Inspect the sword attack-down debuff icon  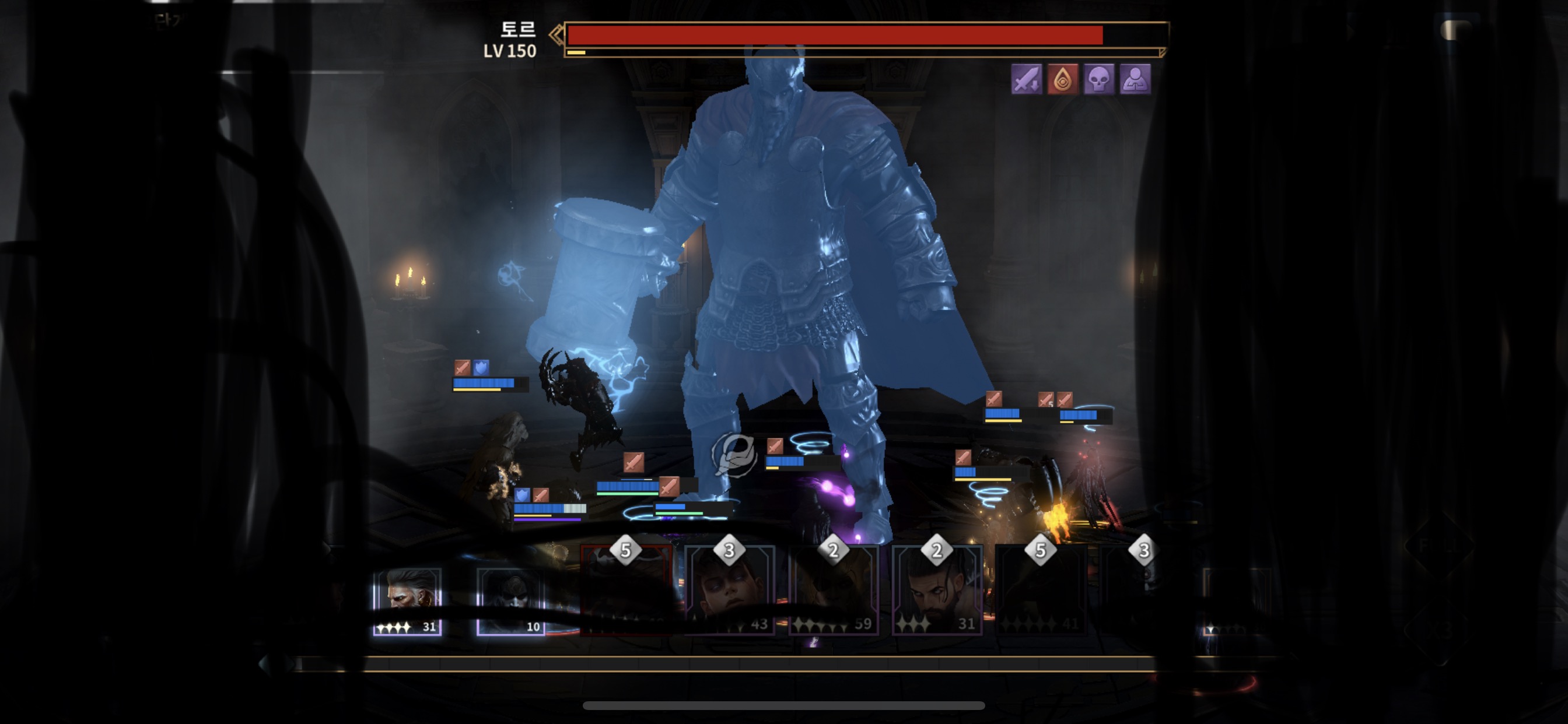point(1026,79)
